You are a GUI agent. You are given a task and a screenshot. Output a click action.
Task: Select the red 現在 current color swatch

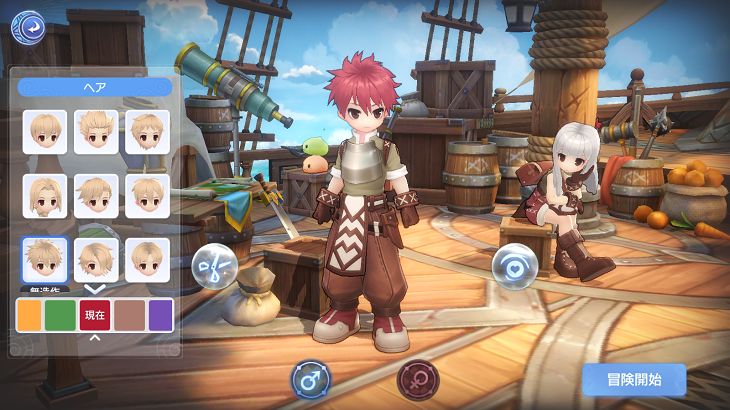click(x=95, y=315)
